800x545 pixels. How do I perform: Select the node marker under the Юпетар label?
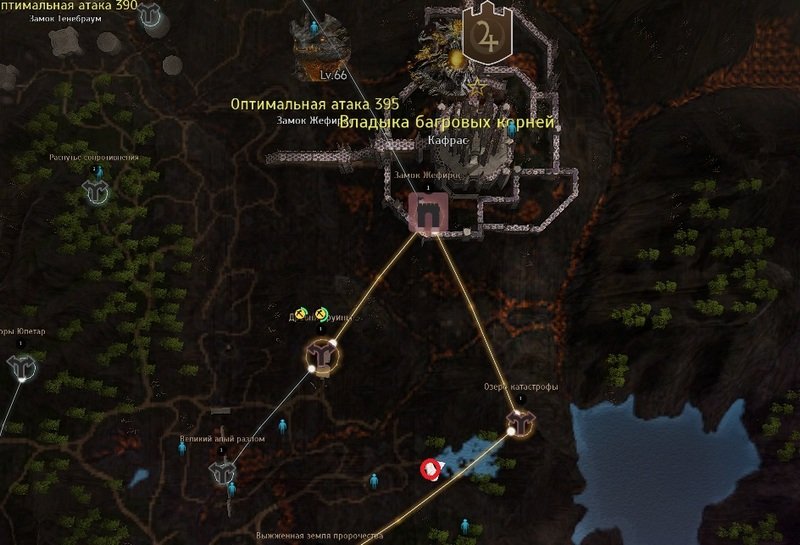point(21,368)
